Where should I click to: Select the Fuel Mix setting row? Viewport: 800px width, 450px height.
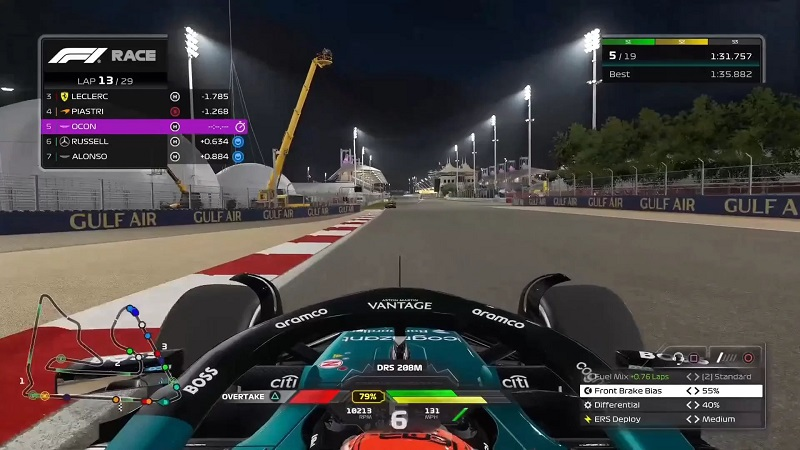point(671,377)
